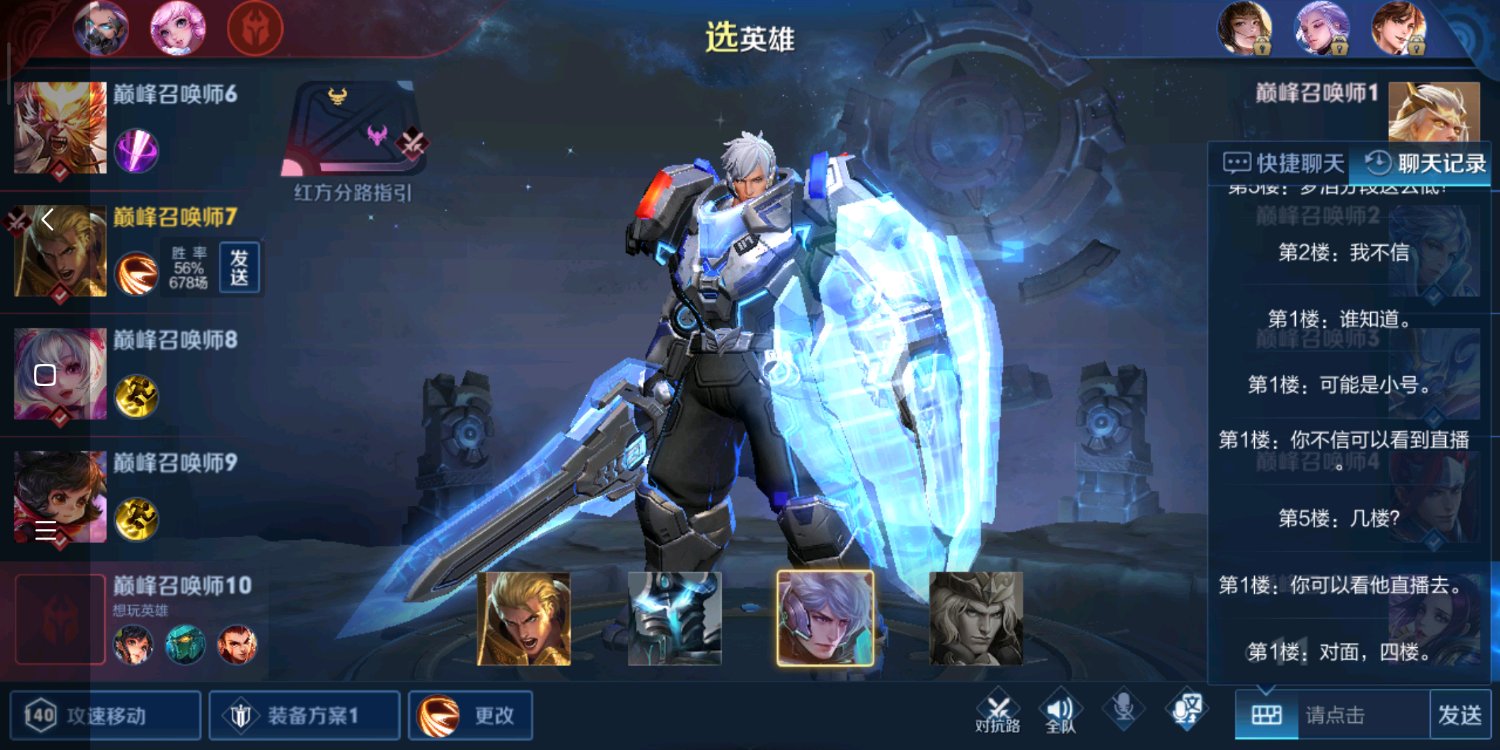Image resolution: width=1500 pixels, height=750 pixels.
Task: Open the 红方分路指引 lane guide
Action: pos(354,142)
